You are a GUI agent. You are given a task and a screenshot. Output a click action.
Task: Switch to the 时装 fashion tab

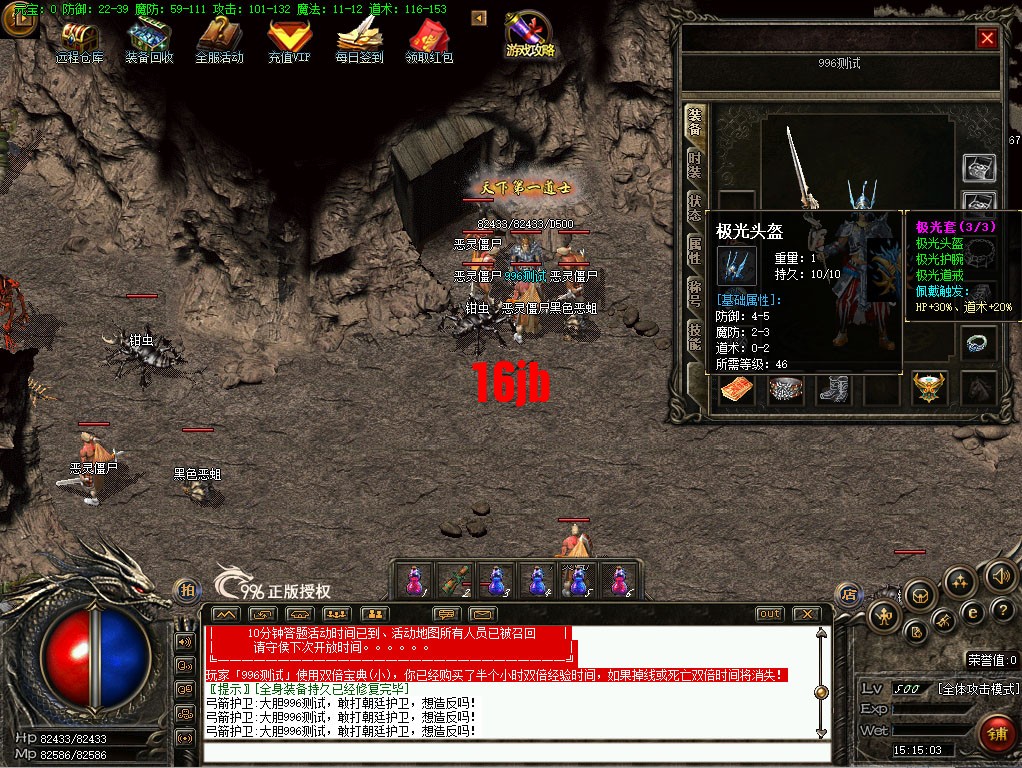coord(694,165)
